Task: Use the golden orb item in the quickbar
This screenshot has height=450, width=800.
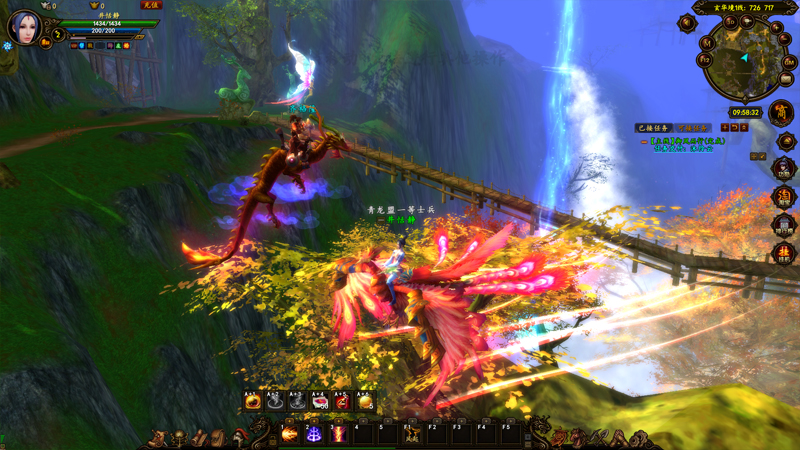Action: coord(365,401)
